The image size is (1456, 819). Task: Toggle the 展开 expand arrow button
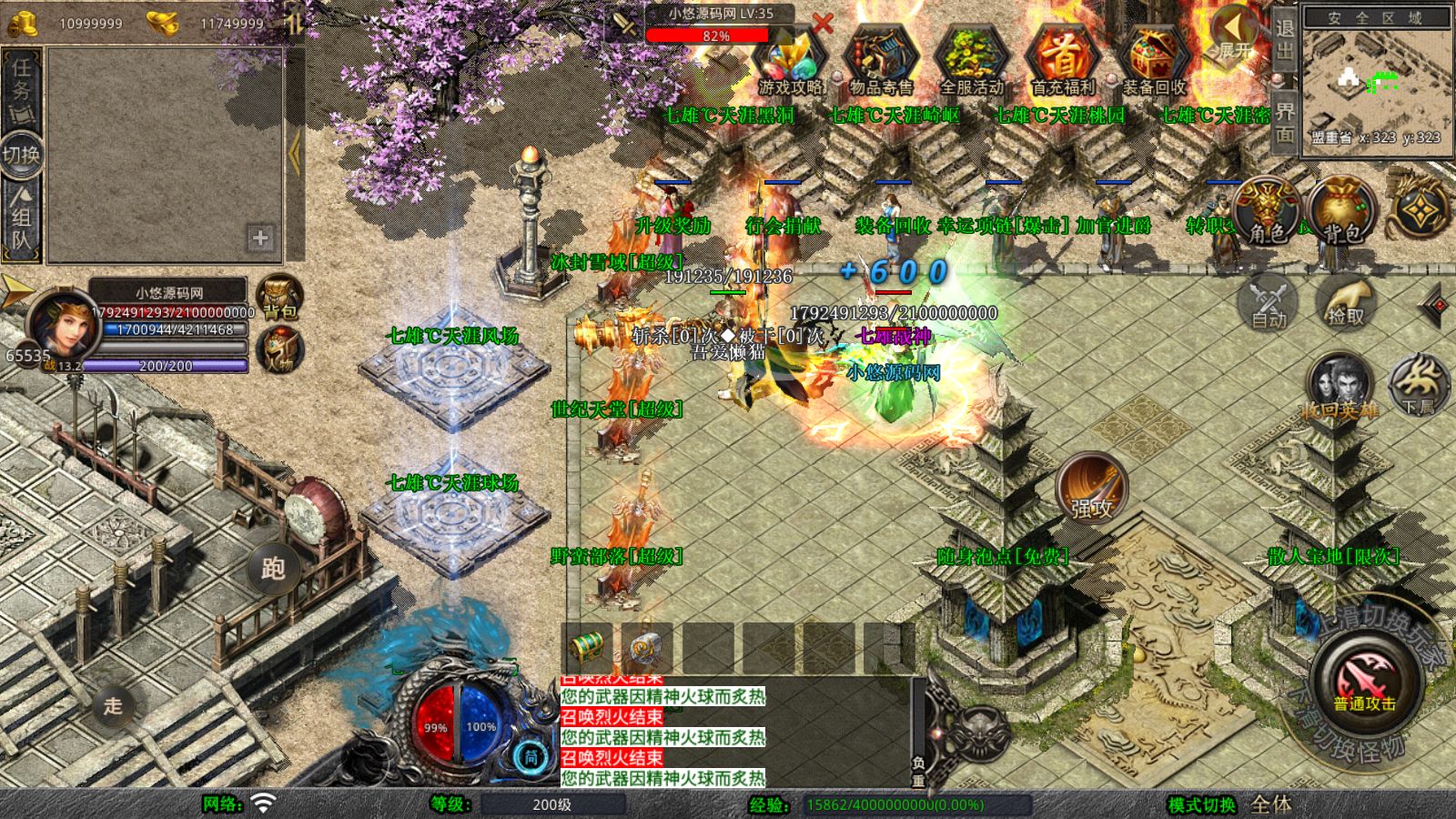click(x=1234, y=41)
